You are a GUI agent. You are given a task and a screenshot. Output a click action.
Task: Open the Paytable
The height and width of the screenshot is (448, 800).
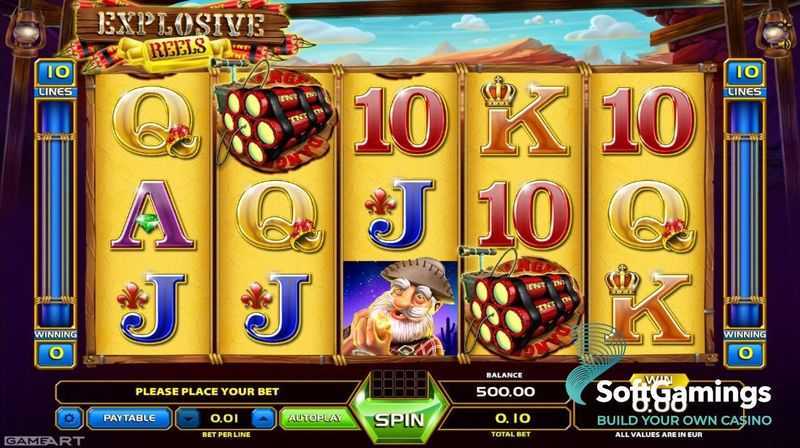(x=130, y=418)
